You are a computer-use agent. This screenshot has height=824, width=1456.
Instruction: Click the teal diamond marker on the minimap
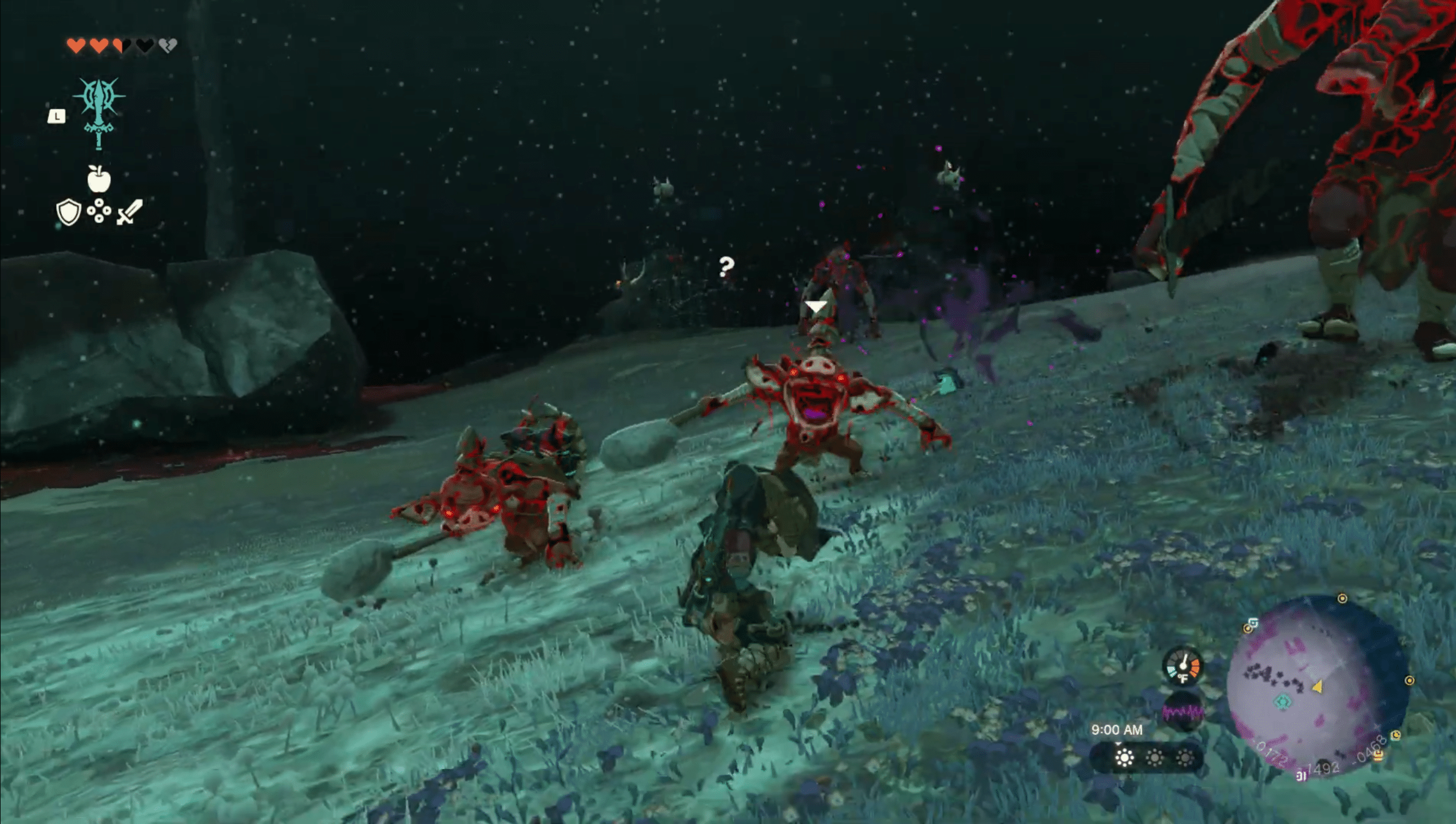pos(1282,702)
